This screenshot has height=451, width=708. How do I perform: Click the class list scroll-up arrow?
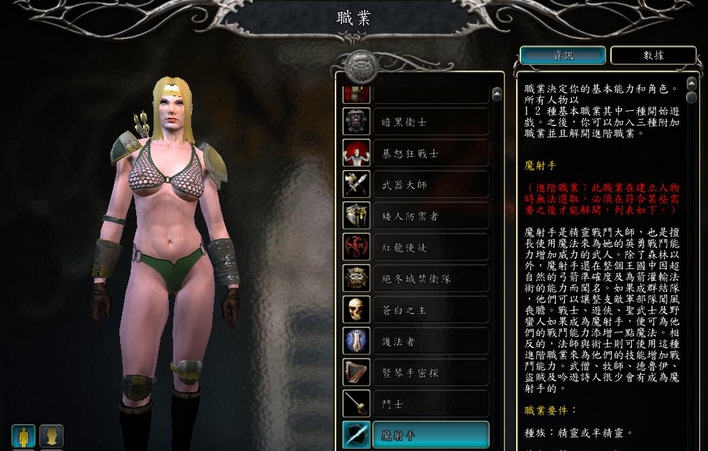pyautogui.click(x=497, y=94)
